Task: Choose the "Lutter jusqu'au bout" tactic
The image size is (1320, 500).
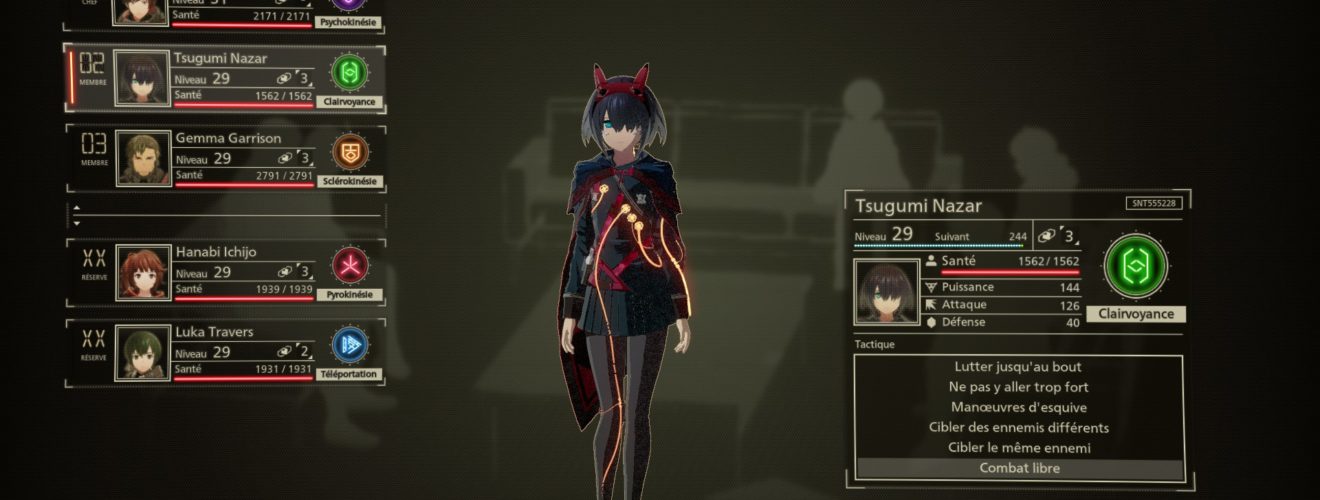Action: pyautogui.click(x=1018, y=367)
